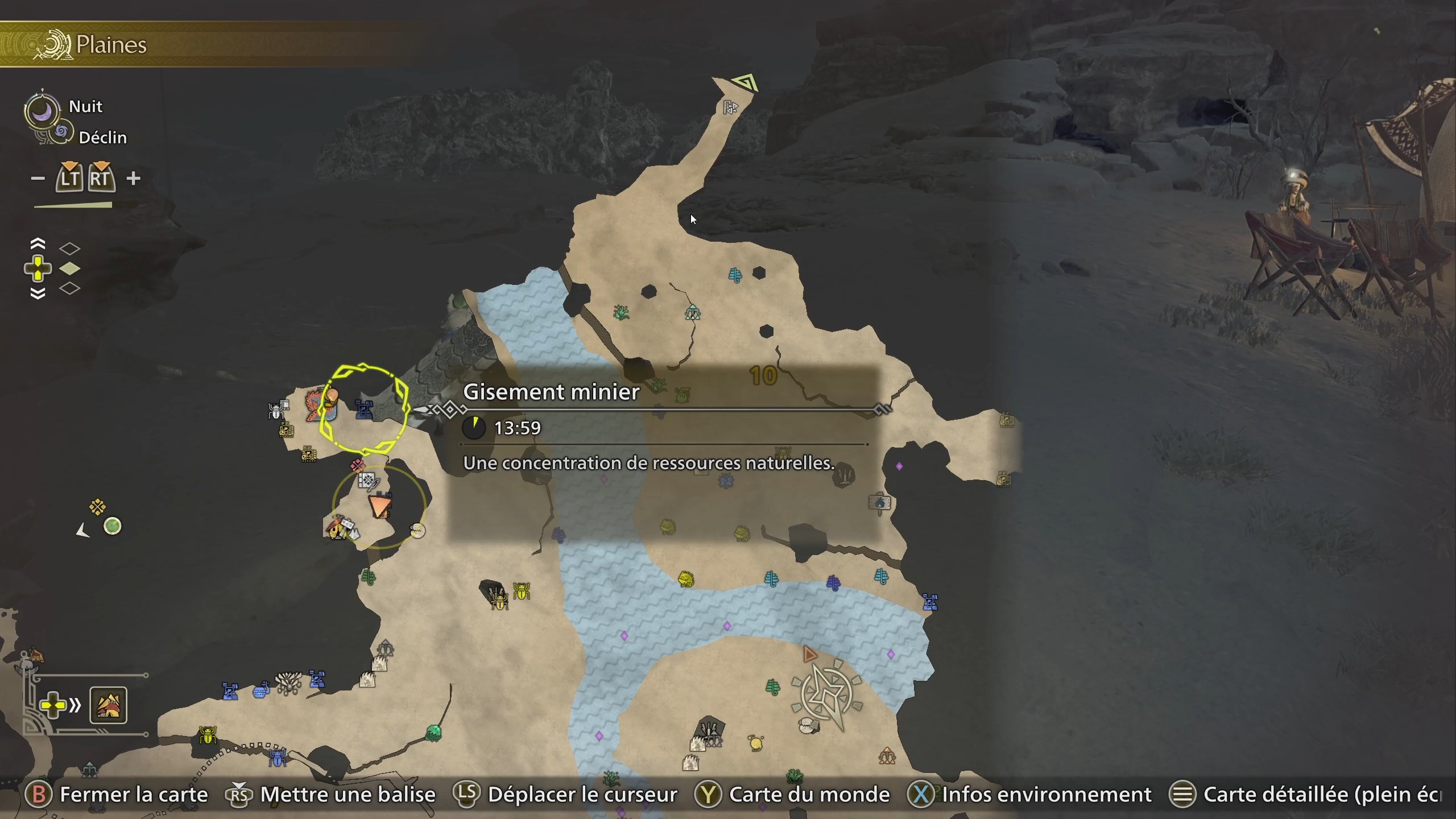Click the upward double chevron filter arrow
Viewport: 1456px width, 819px height.
pyautogui.click(x=38, y=242)
